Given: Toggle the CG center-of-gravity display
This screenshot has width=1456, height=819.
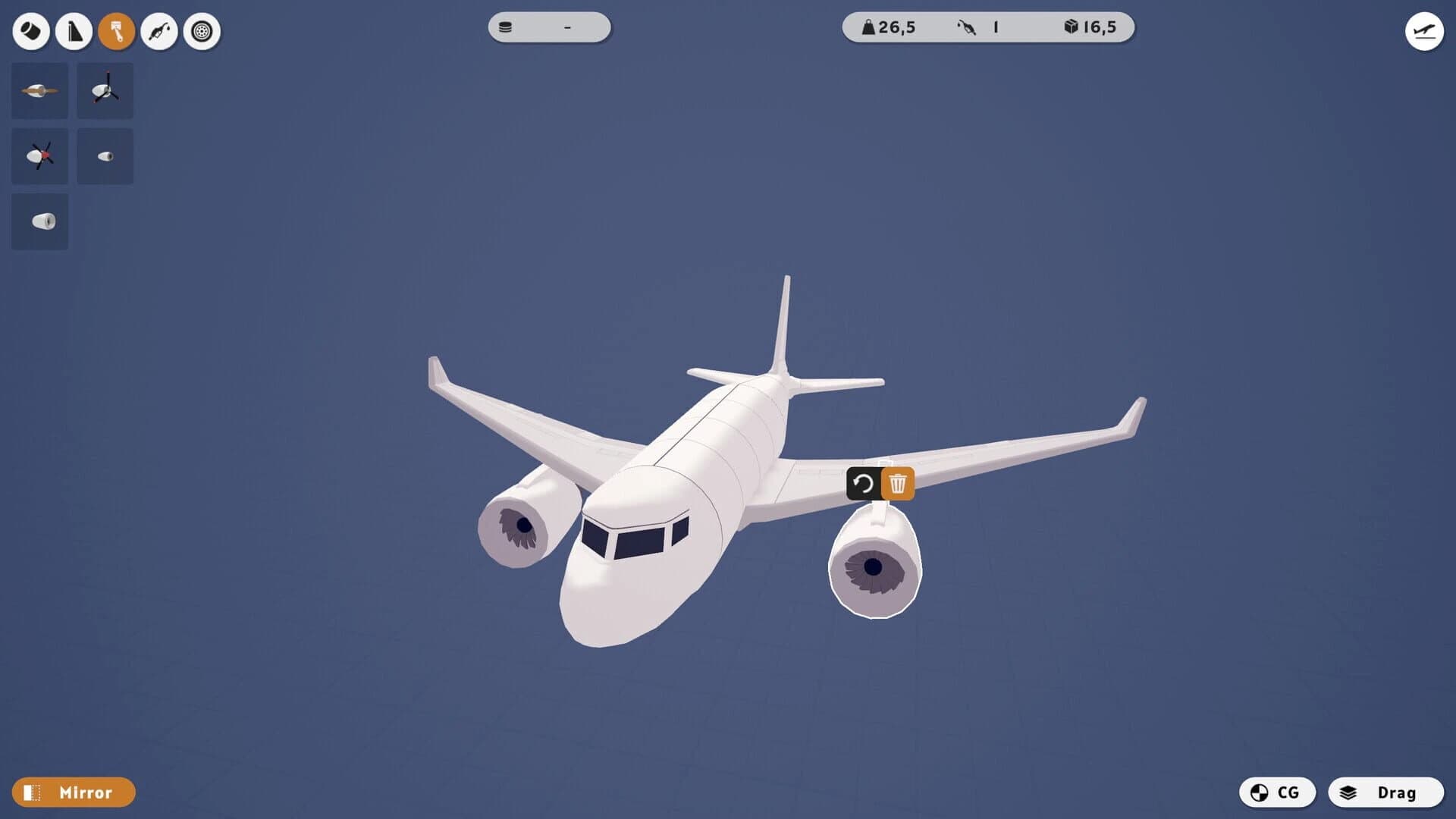Looking at the screenshot, I should click(1276, 792).
